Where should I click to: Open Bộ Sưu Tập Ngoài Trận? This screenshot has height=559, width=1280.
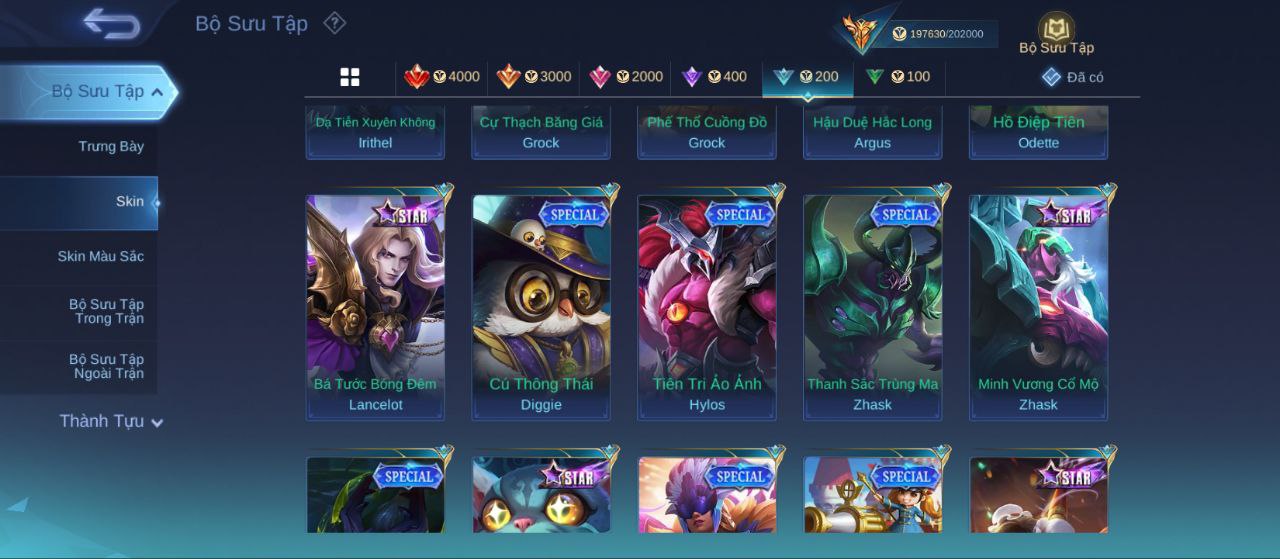pos(106,367)
